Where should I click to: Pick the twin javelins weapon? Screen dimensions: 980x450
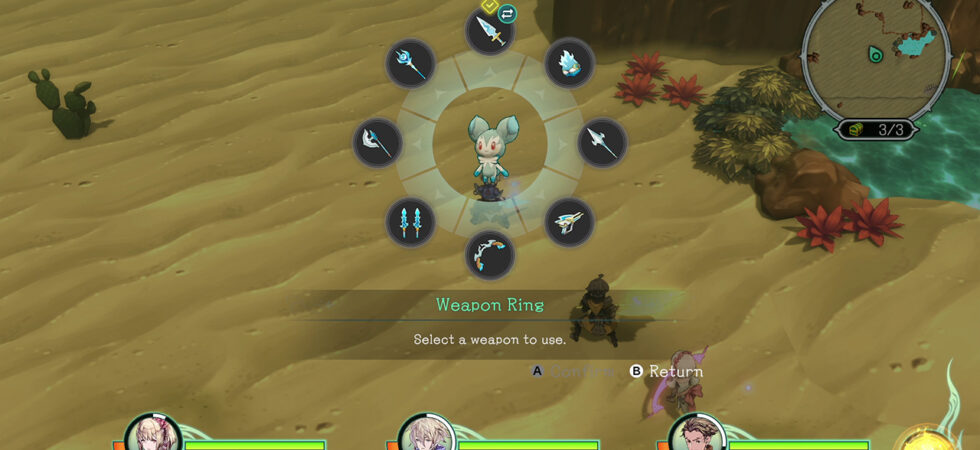coord(410,222)
